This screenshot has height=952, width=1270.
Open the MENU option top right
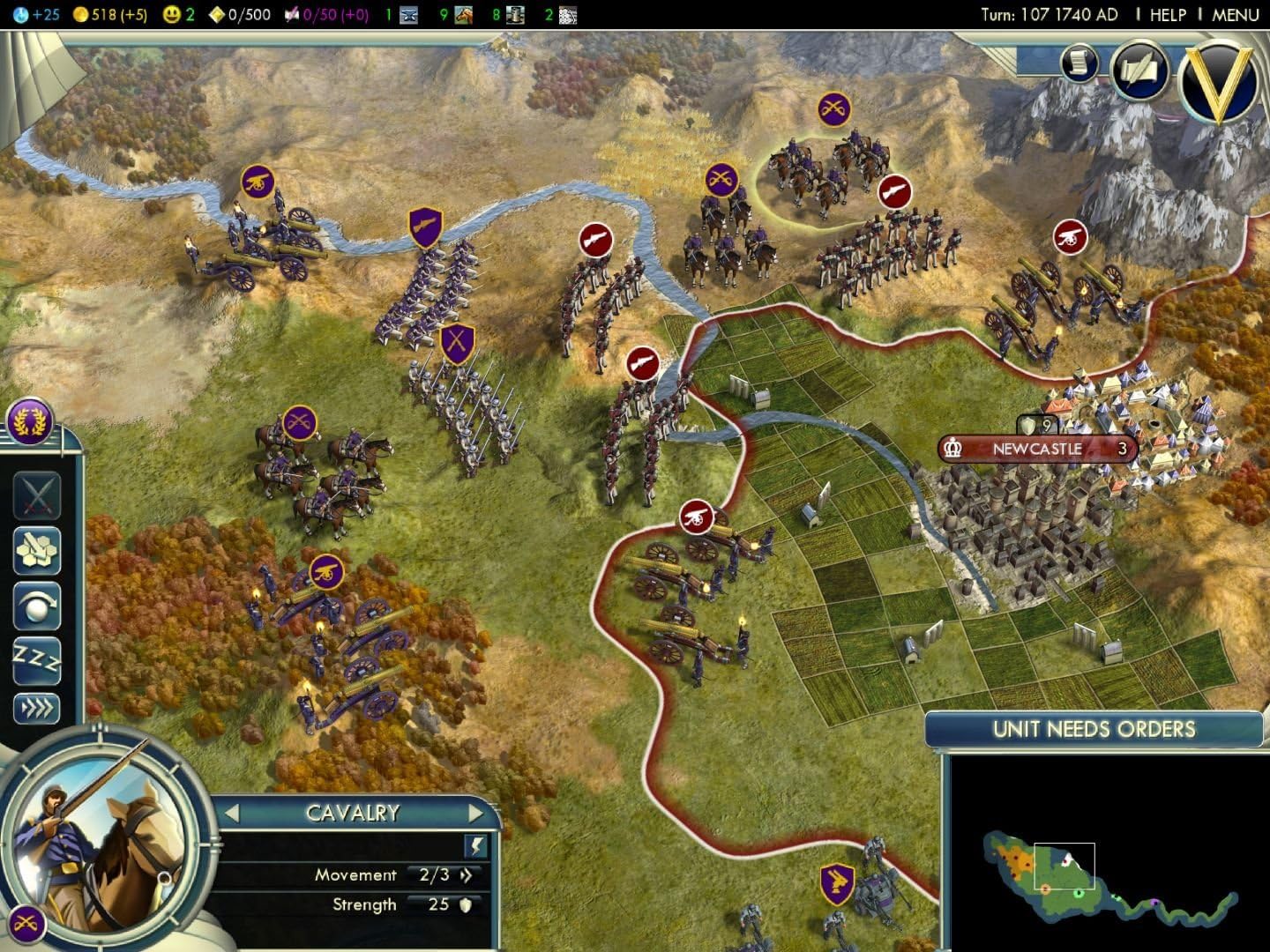coord(1236,14)
